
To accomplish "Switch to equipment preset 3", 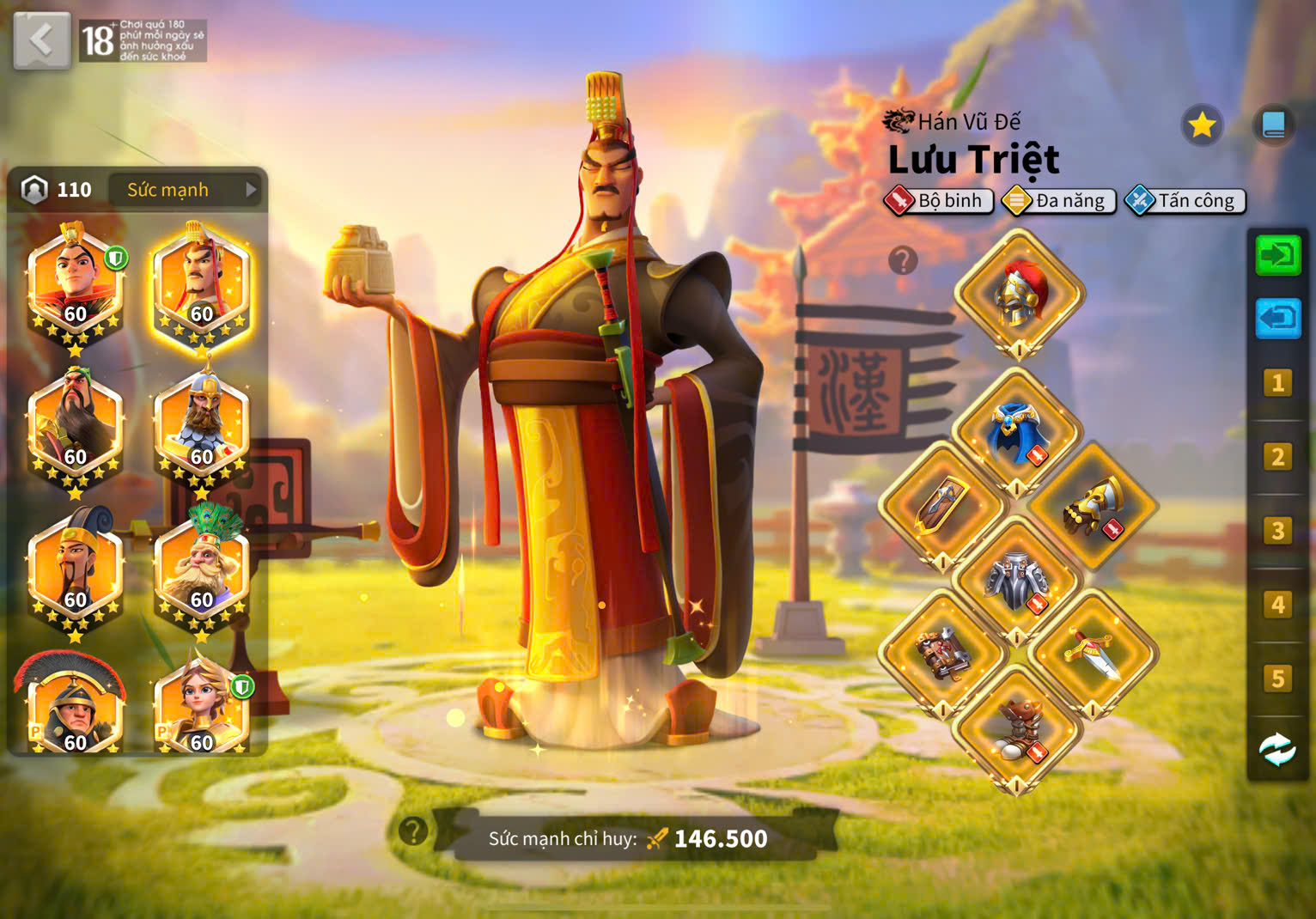I will (1277, 531).
